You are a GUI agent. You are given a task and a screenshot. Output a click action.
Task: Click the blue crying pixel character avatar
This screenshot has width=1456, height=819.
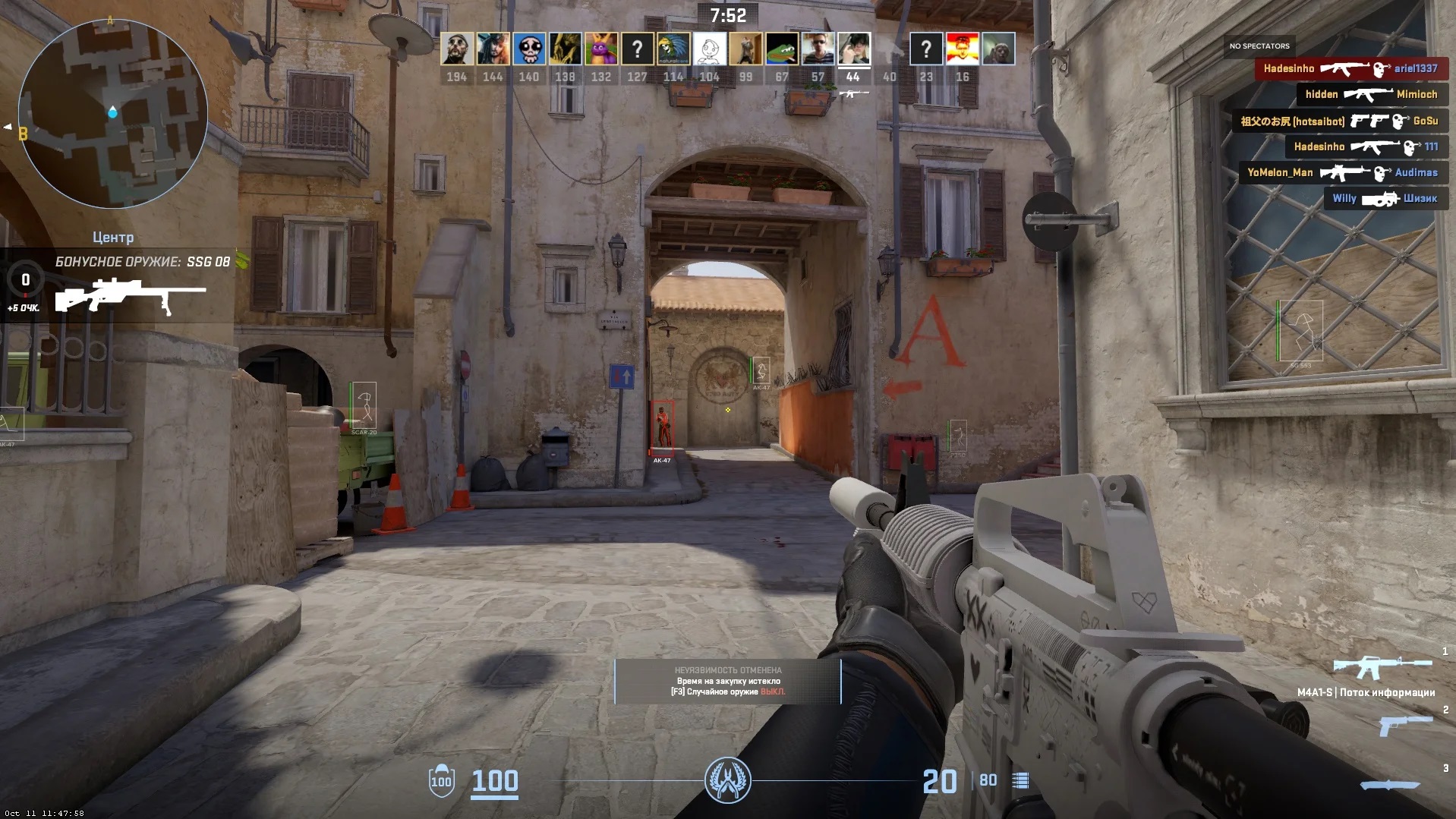click(528, 49)
